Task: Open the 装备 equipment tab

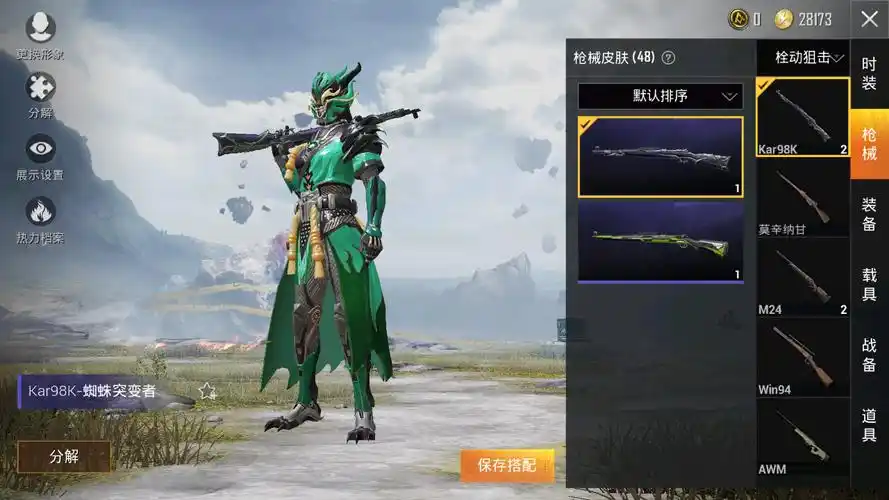Action: pyautogui.click(x=869, y=214)
